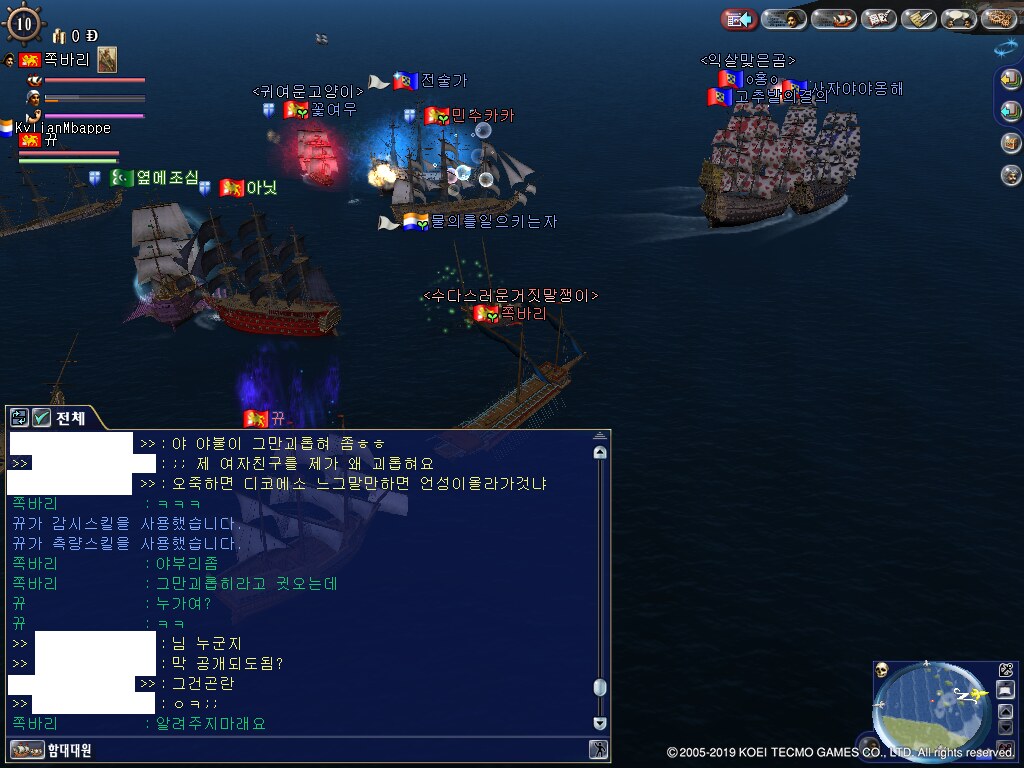Open the character portrait menu
This screenshot has width=1024, height=768.
point(784,19)
